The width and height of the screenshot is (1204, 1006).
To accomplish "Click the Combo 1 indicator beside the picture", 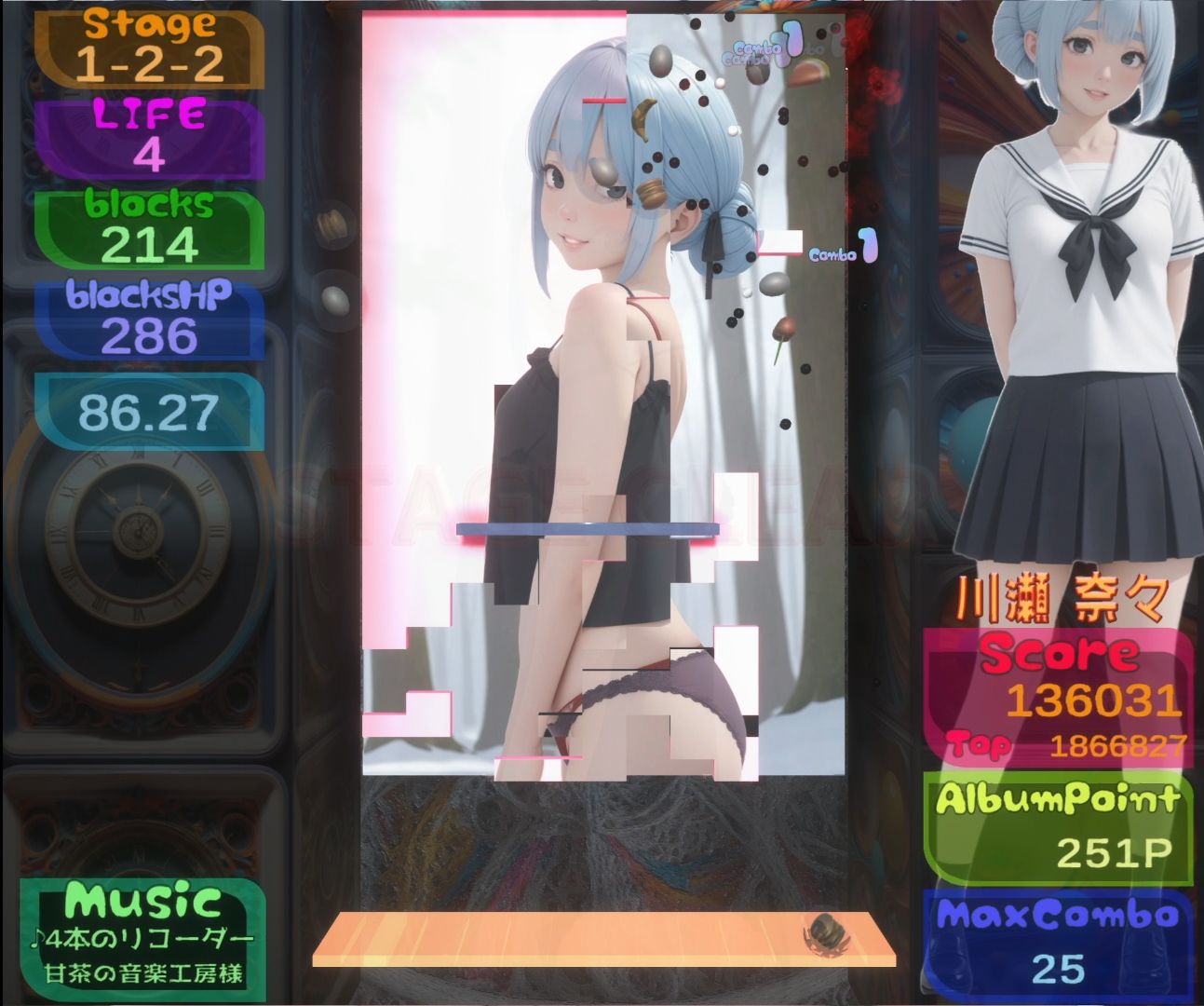I will [841, 249].
